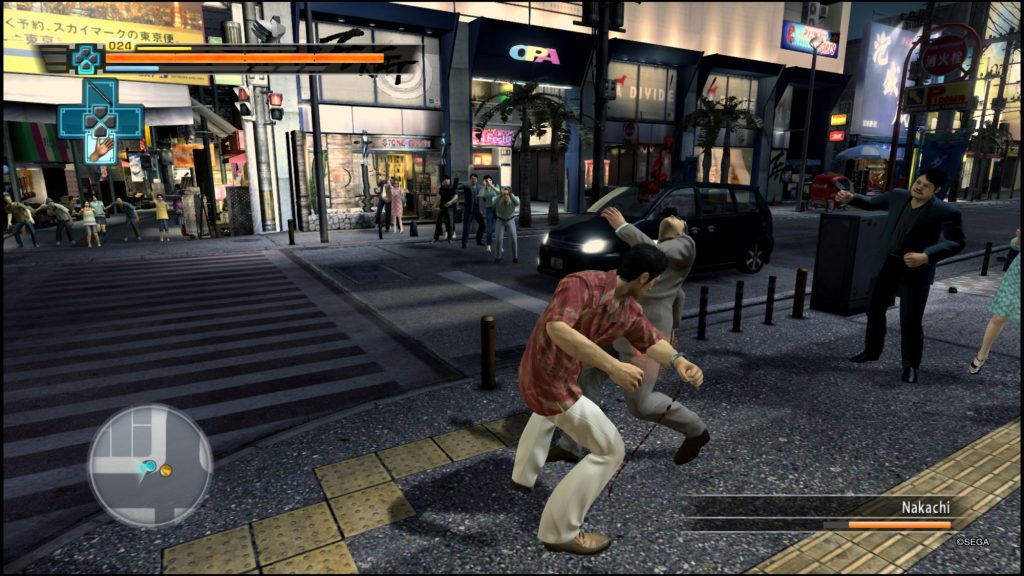Open the circular minimap

point(150,465)
